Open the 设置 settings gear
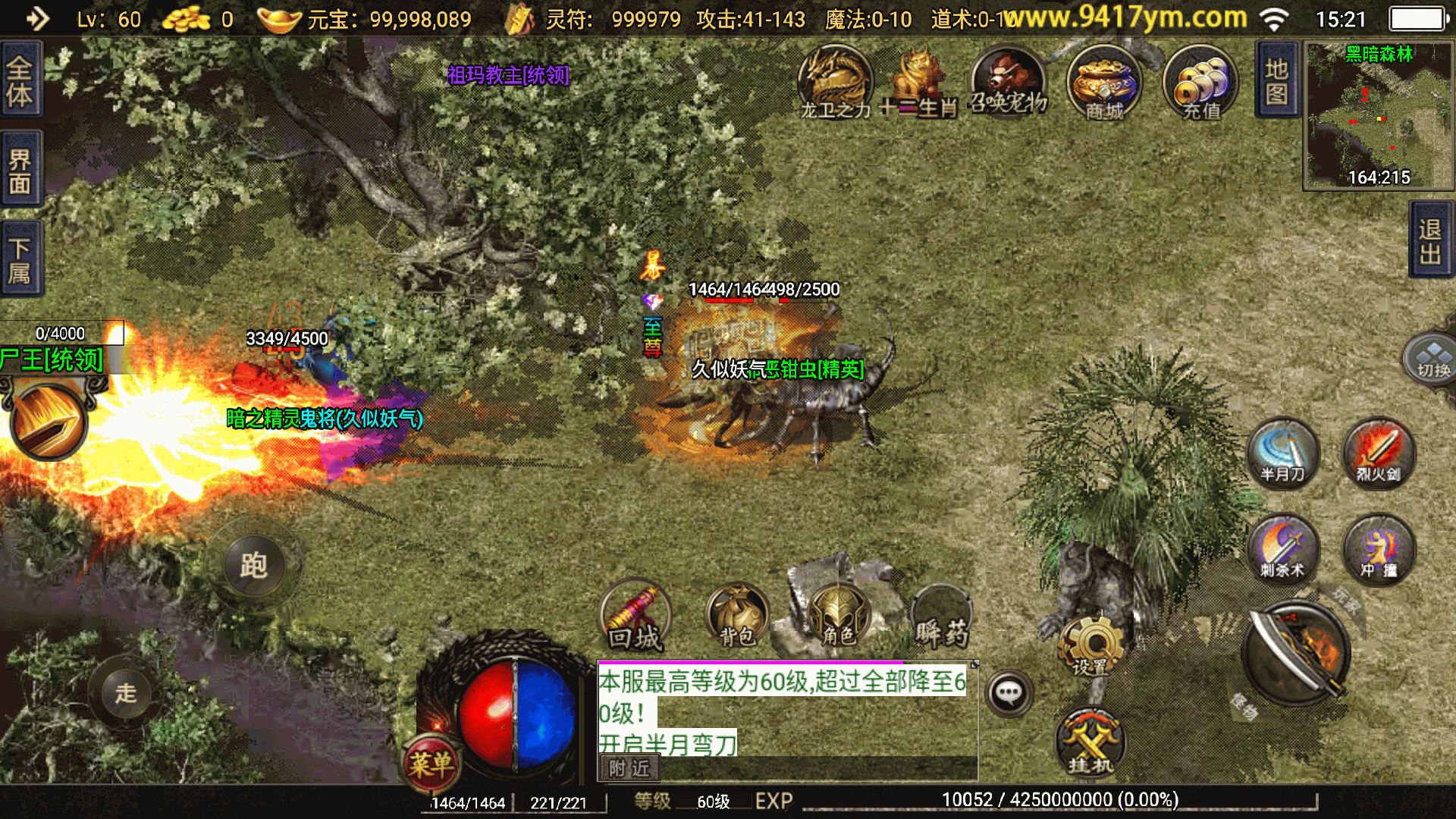Viewport: 1456px width, 819px height. coord(1092,646)
